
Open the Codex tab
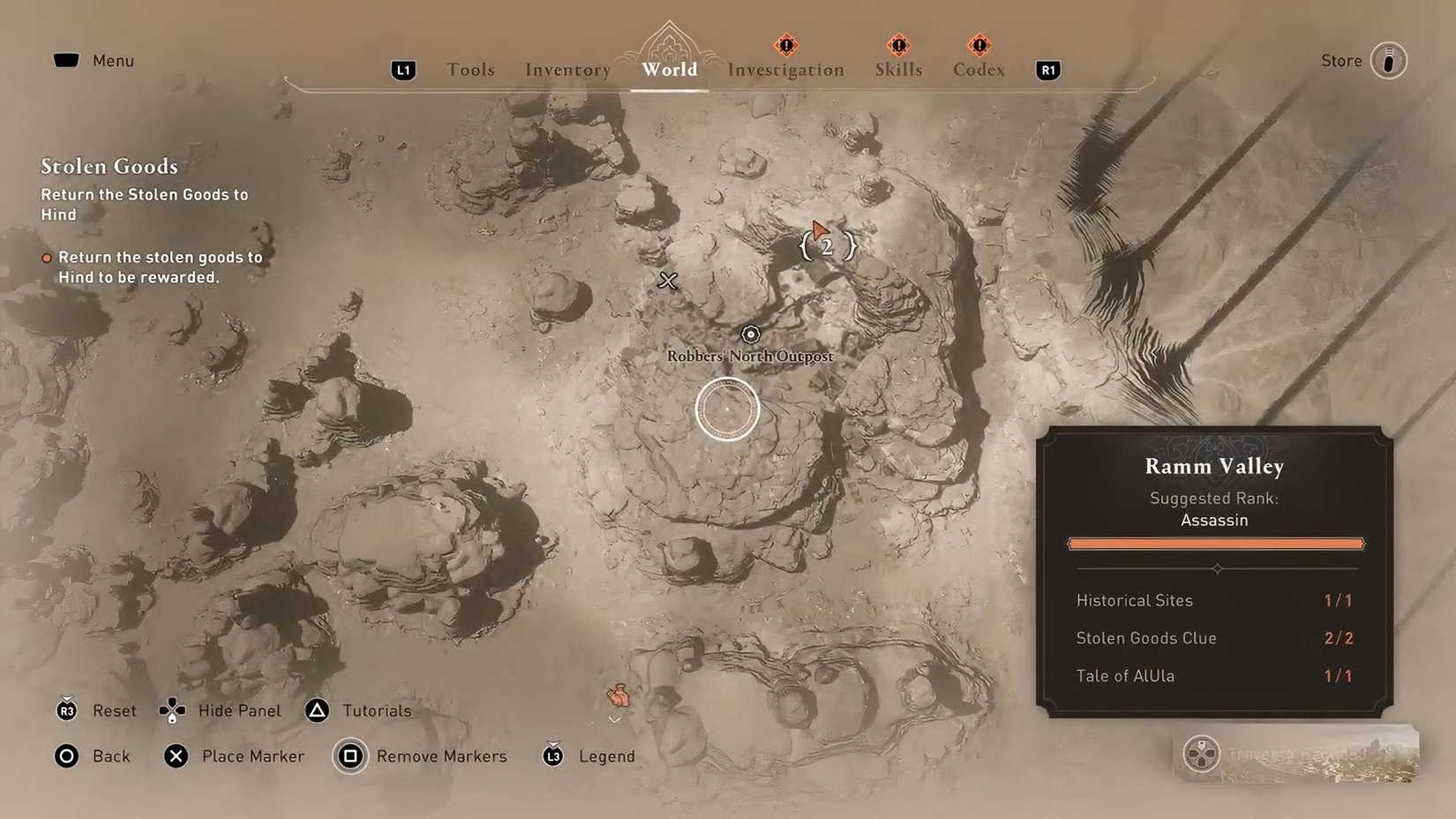click(978, 70)
